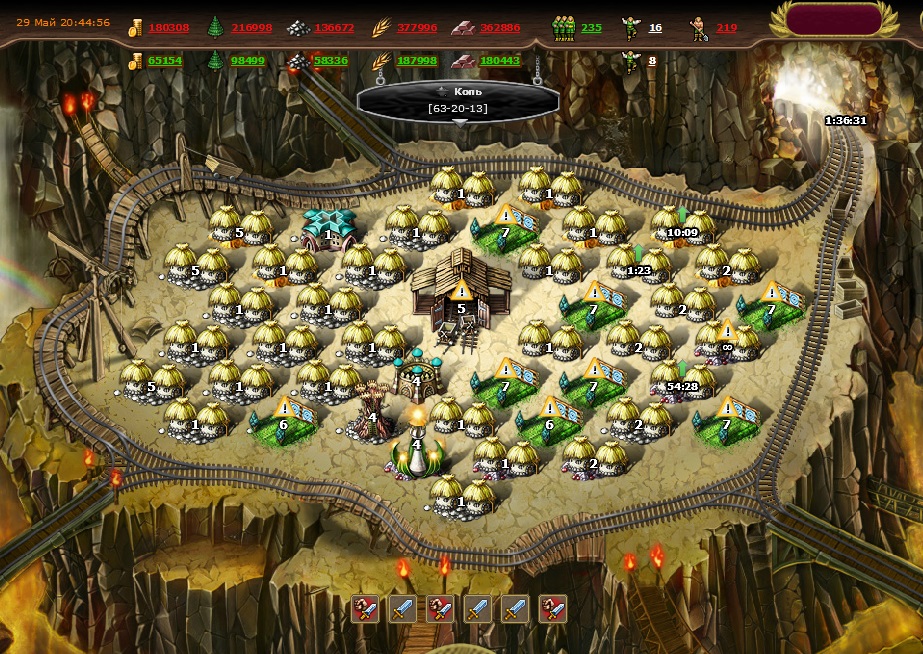
Task: Open the unit count 16 entry
Action: point(655,28)
